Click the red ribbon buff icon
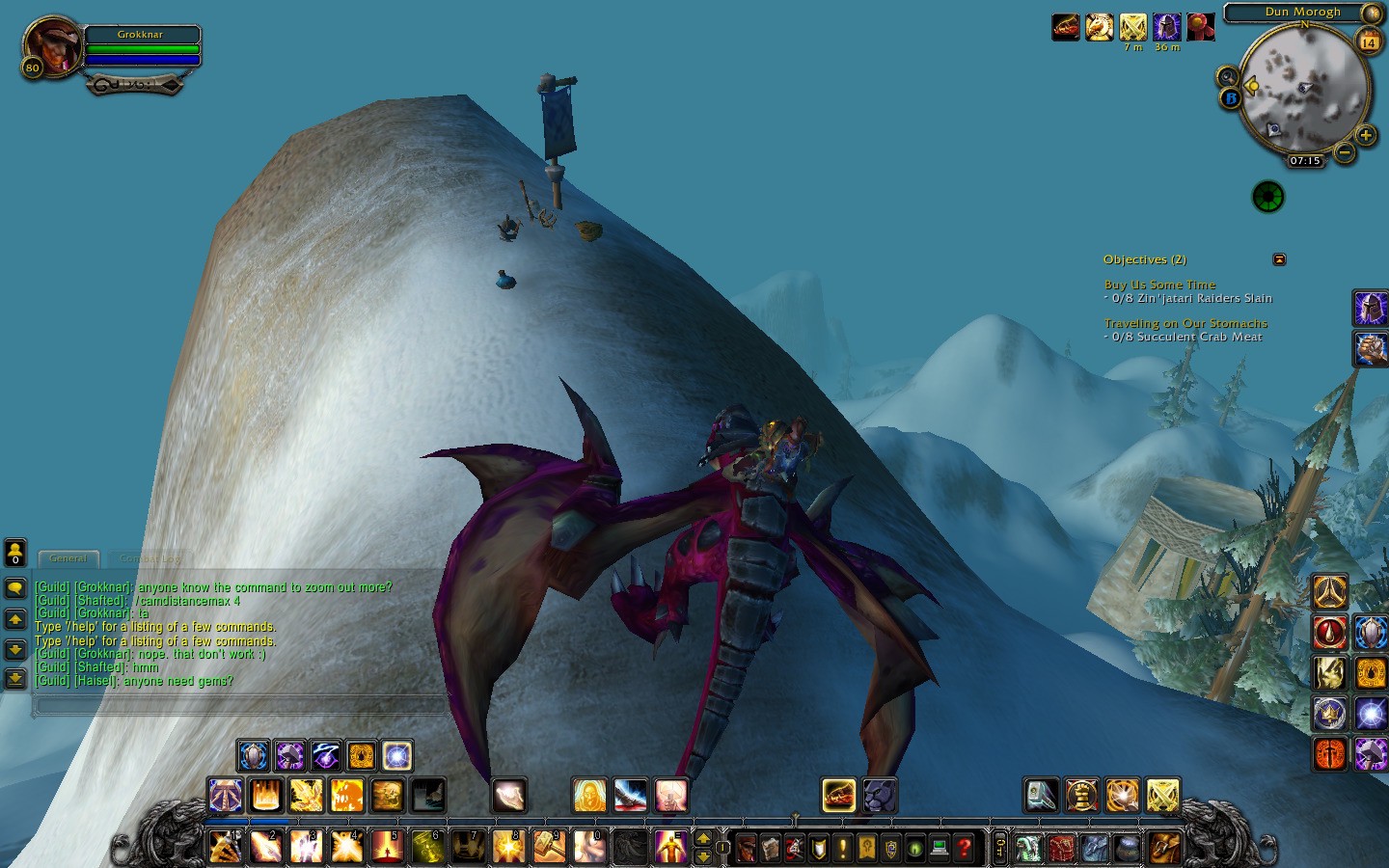The width and height of the screenshot is (1389, 868). [1200, 27]
